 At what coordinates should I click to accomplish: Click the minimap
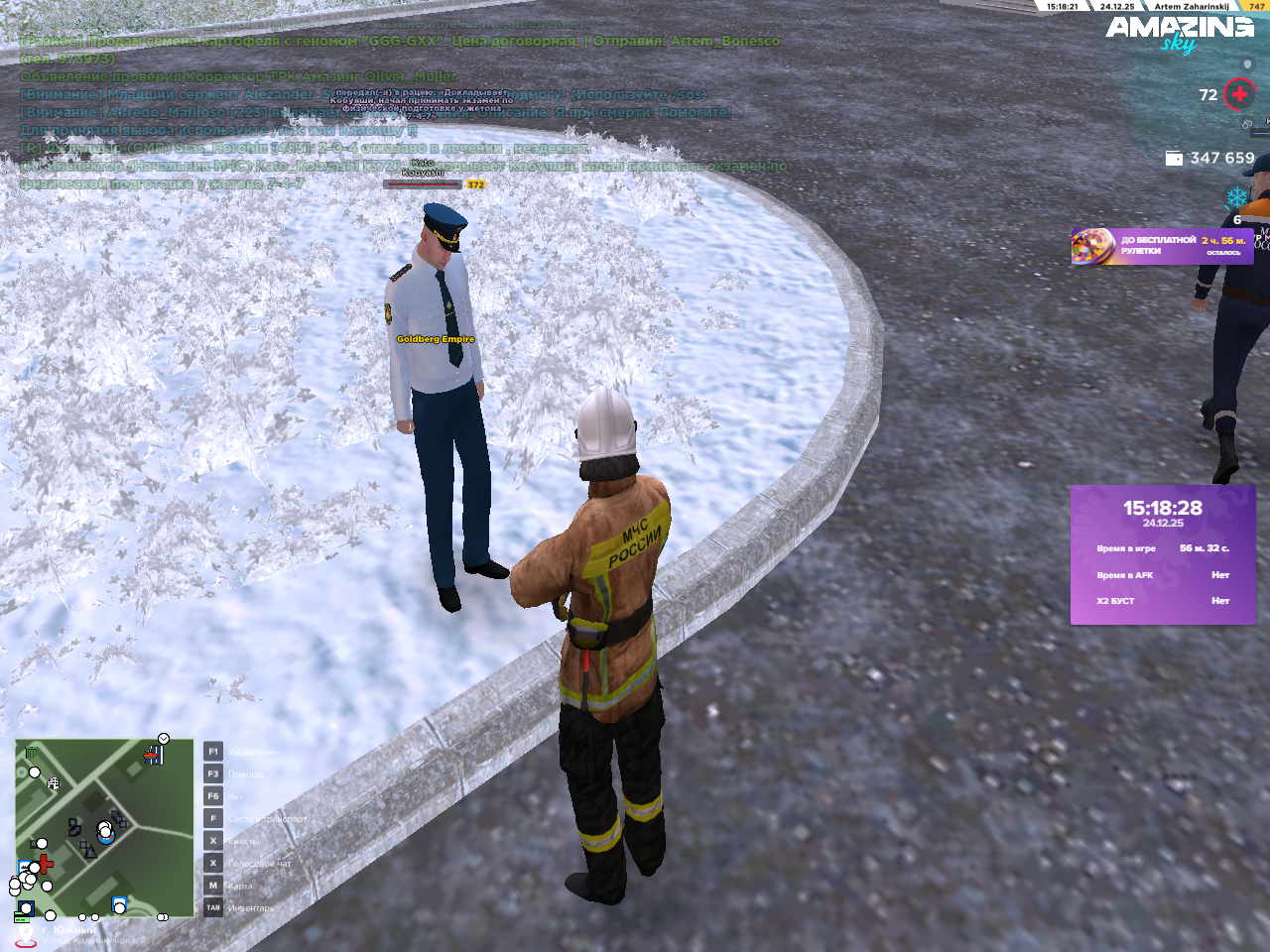click(x=104, y=828)
